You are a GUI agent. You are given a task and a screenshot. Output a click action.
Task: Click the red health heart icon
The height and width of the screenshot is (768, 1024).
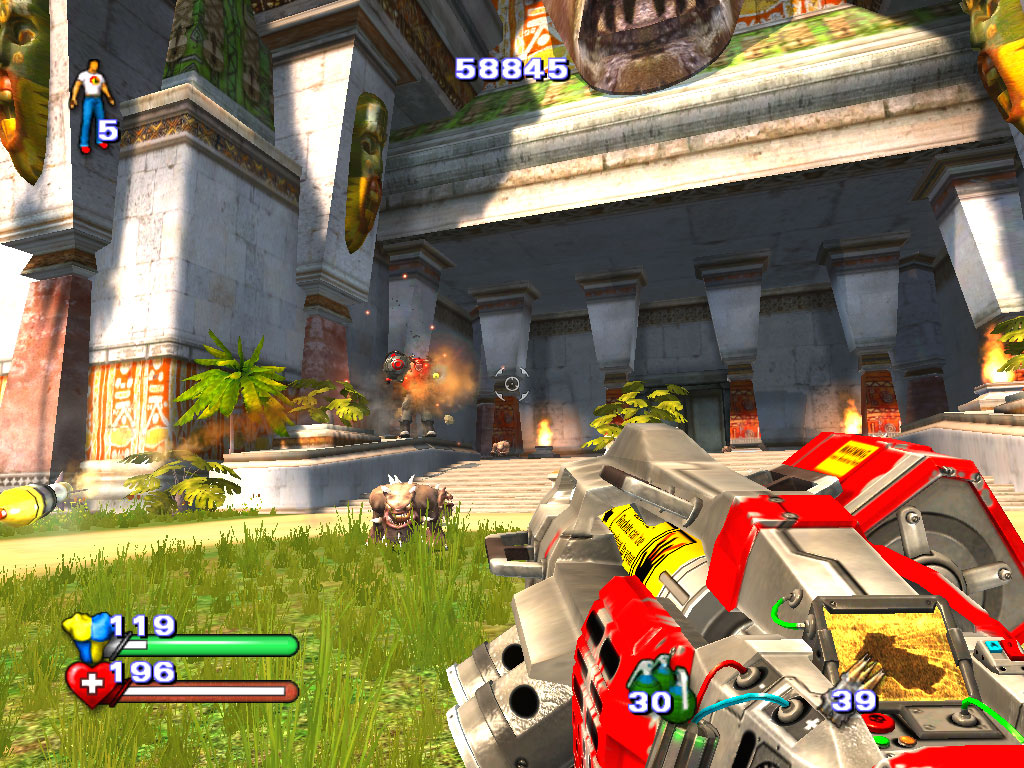click(x=89, y=685)
